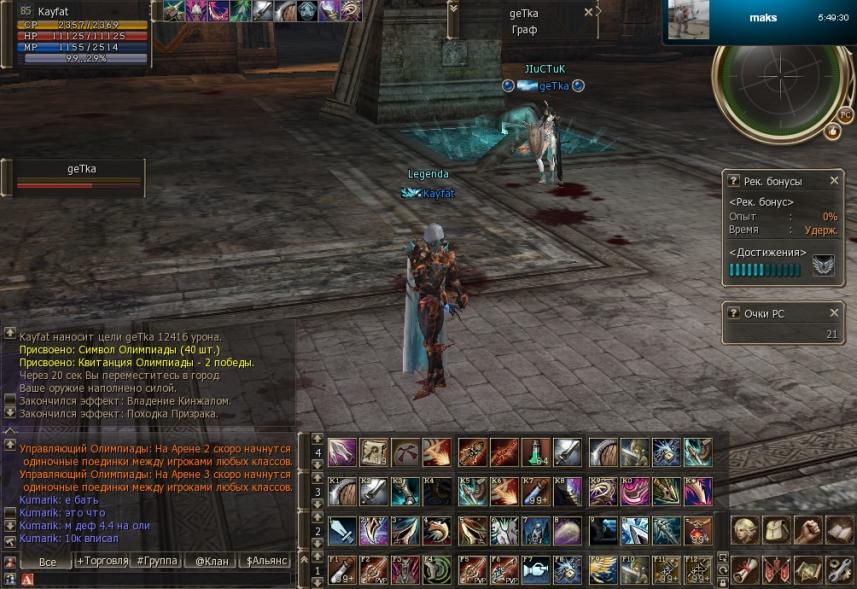Open the wrench system menu icon
Screen dimensions: 857x589
pyautogui.click(x=838, y=570)
